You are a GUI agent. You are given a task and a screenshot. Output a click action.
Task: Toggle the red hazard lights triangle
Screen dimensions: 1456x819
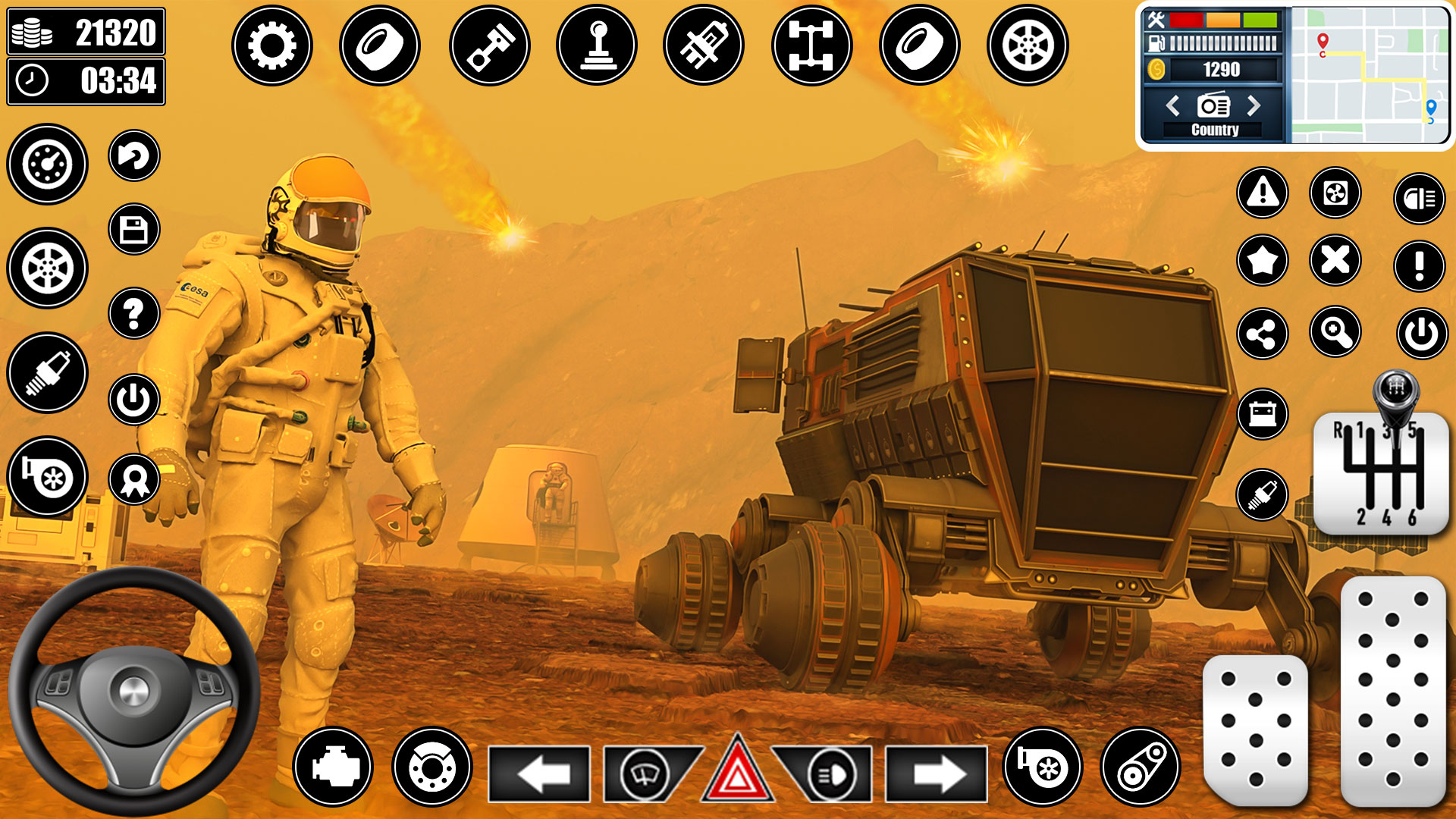click(737, 772)
